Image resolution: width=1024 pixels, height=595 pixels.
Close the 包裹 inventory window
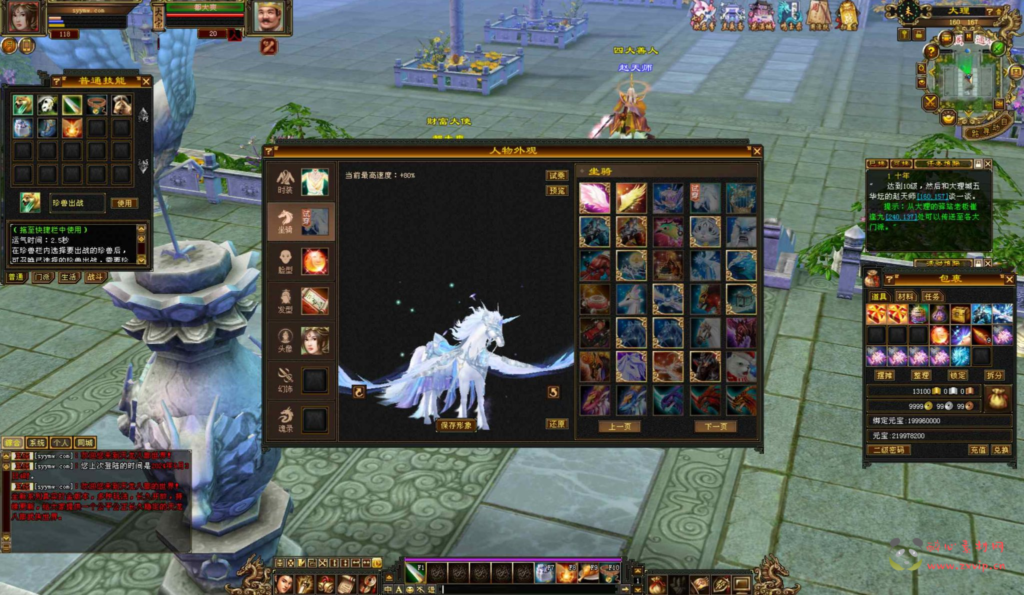pos(1010,279)
